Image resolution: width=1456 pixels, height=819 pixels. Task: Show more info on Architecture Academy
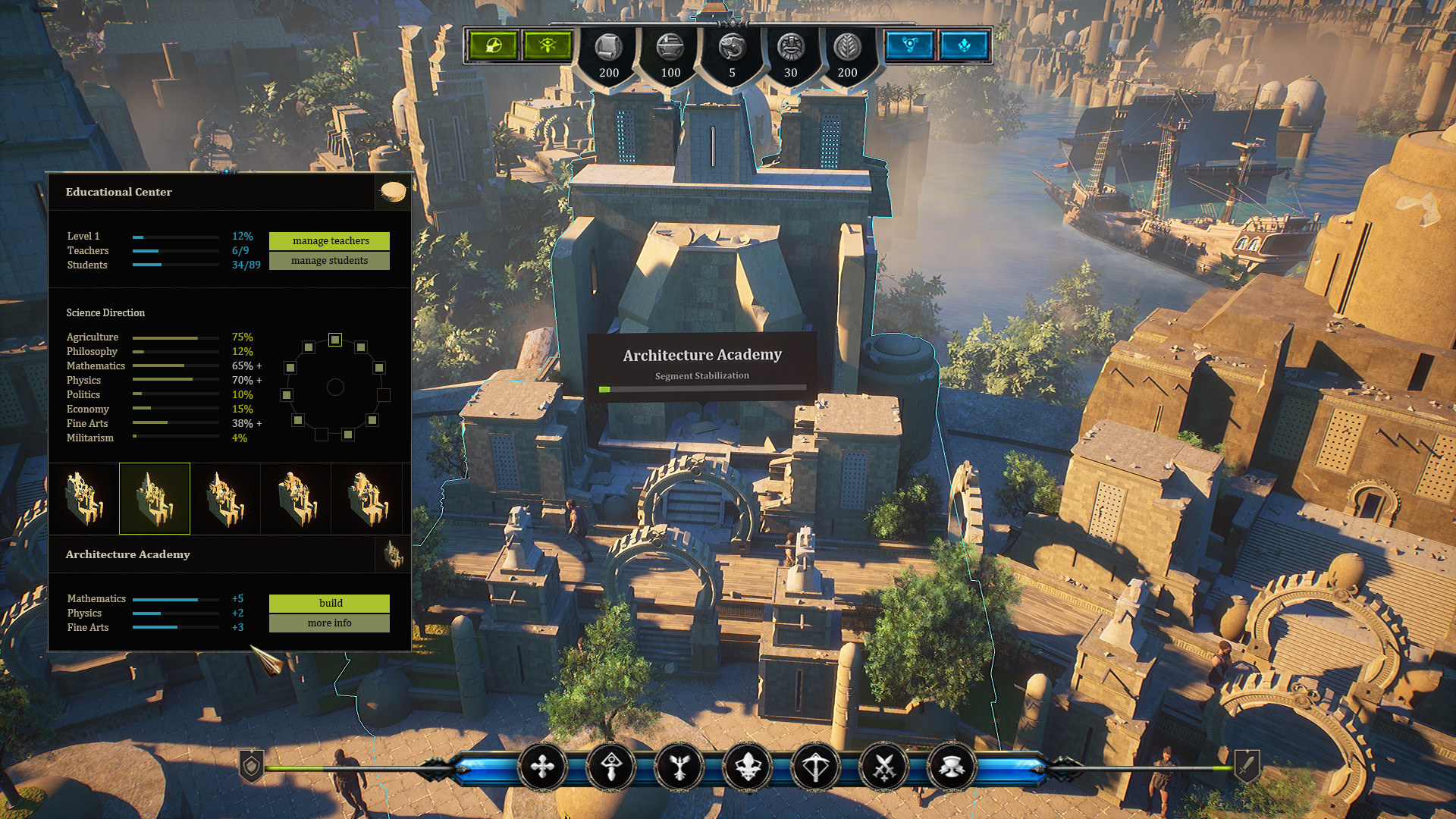click(x=329, y=623)
